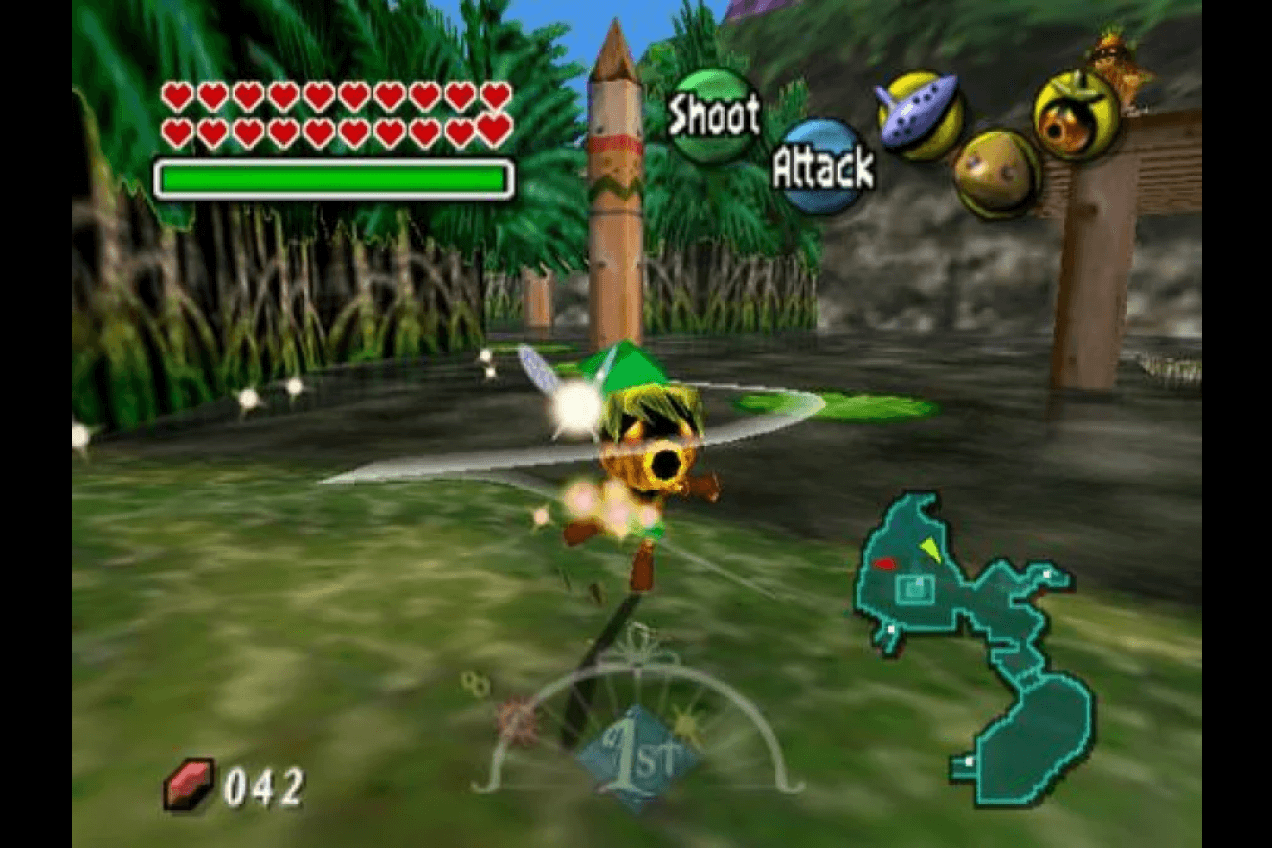
Task: Select the Ocarina of Time item
Action: pyautogui.click(x=920, y=115)
